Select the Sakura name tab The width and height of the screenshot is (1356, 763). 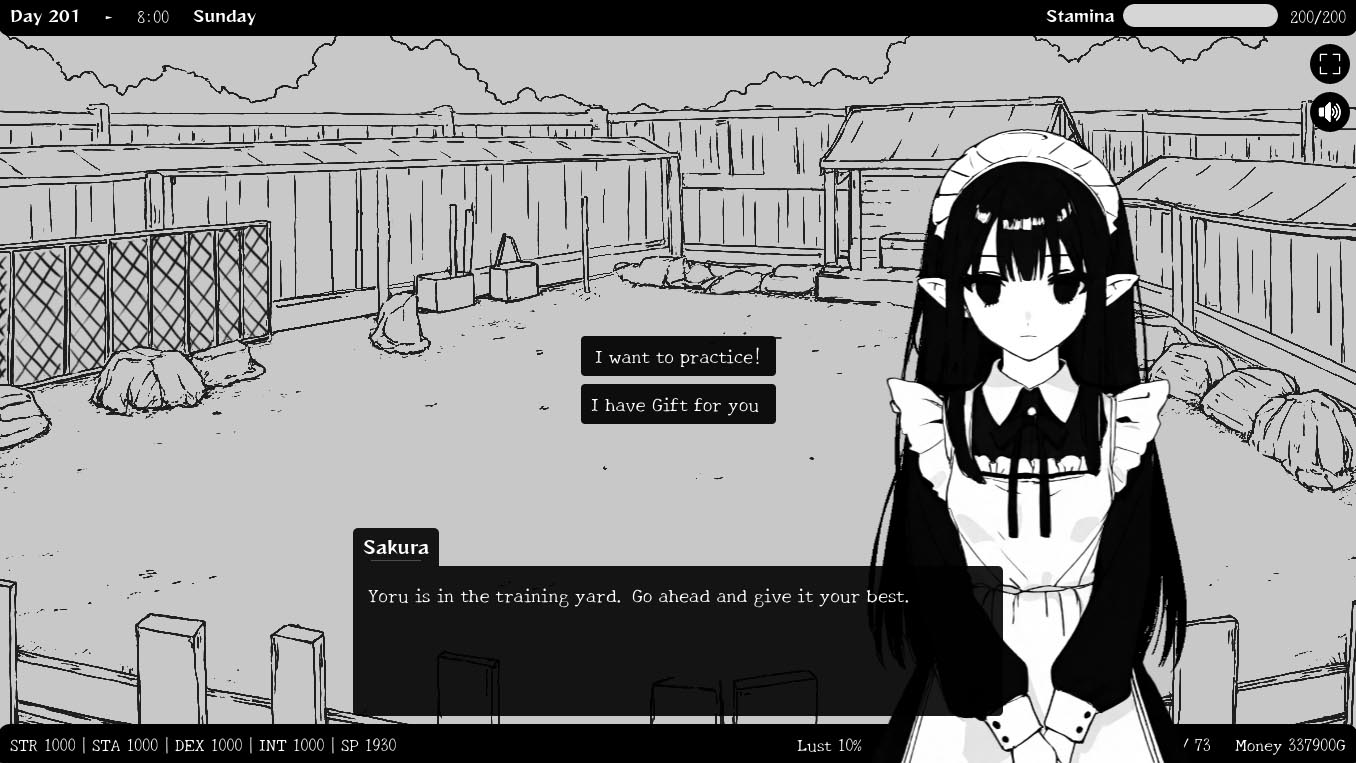[396, 547]
